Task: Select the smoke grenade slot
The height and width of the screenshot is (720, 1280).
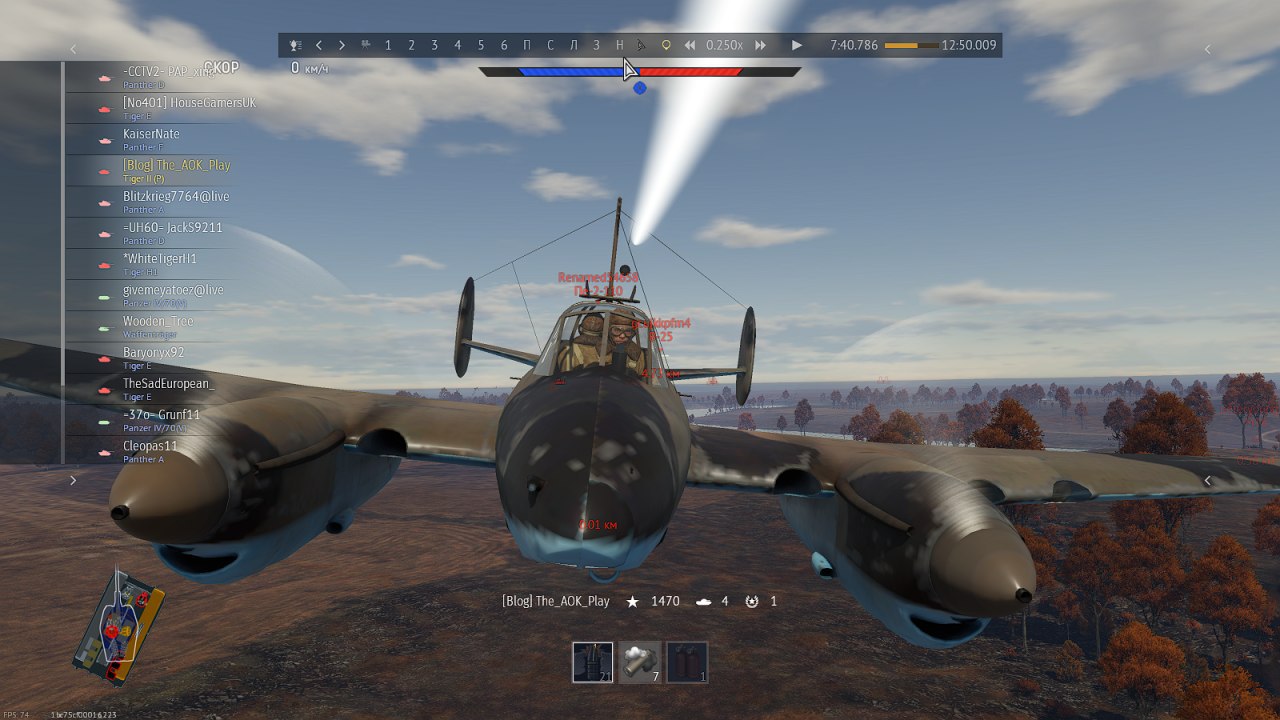Action: [x=639, y=662]
